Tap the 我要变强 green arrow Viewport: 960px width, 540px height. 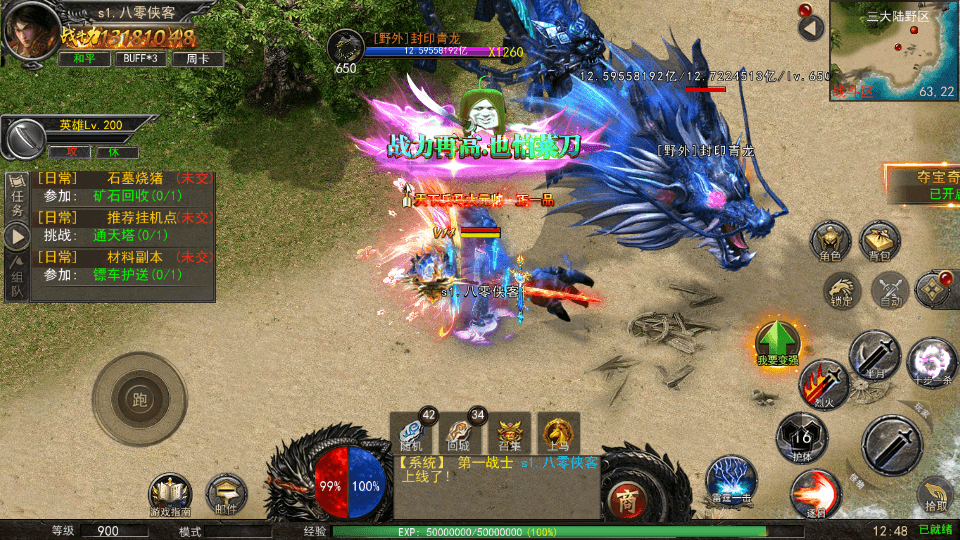(x=777, y=343)
